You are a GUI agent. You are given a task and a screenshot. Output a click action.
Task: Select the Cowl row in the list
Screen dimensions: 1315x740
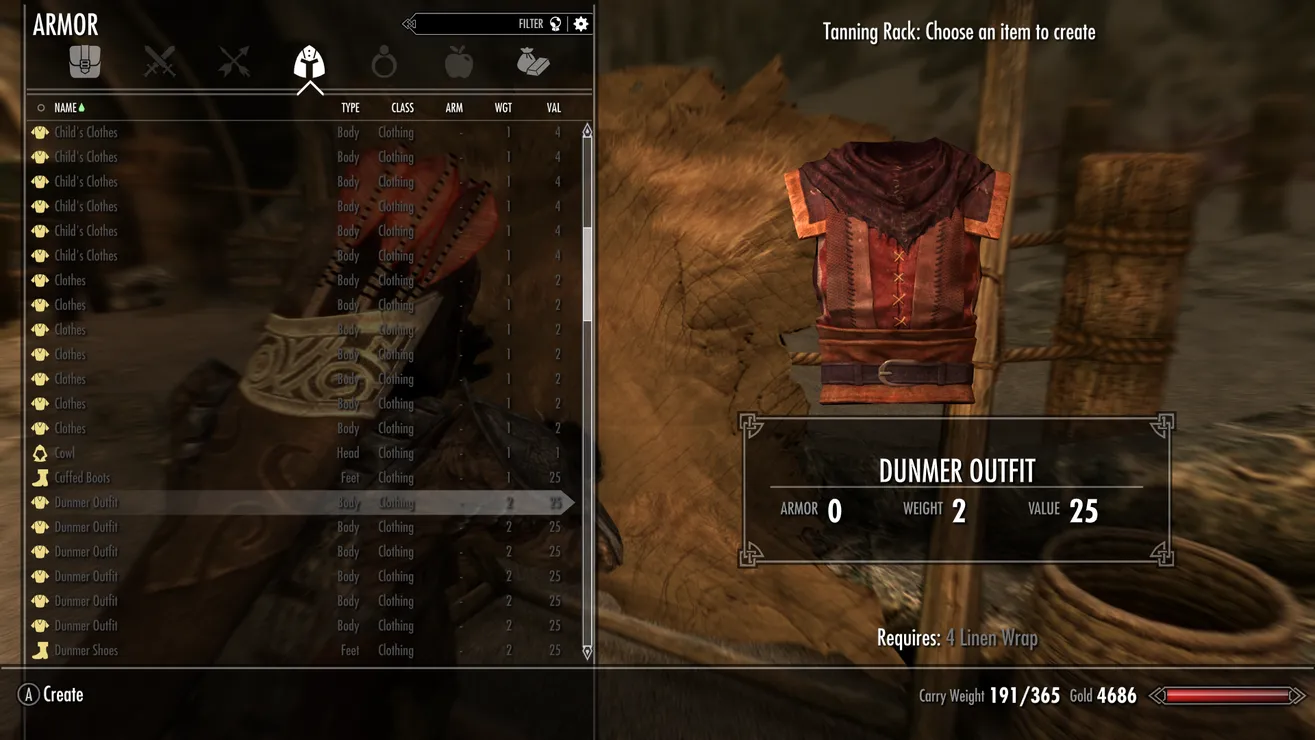point(65,453)
